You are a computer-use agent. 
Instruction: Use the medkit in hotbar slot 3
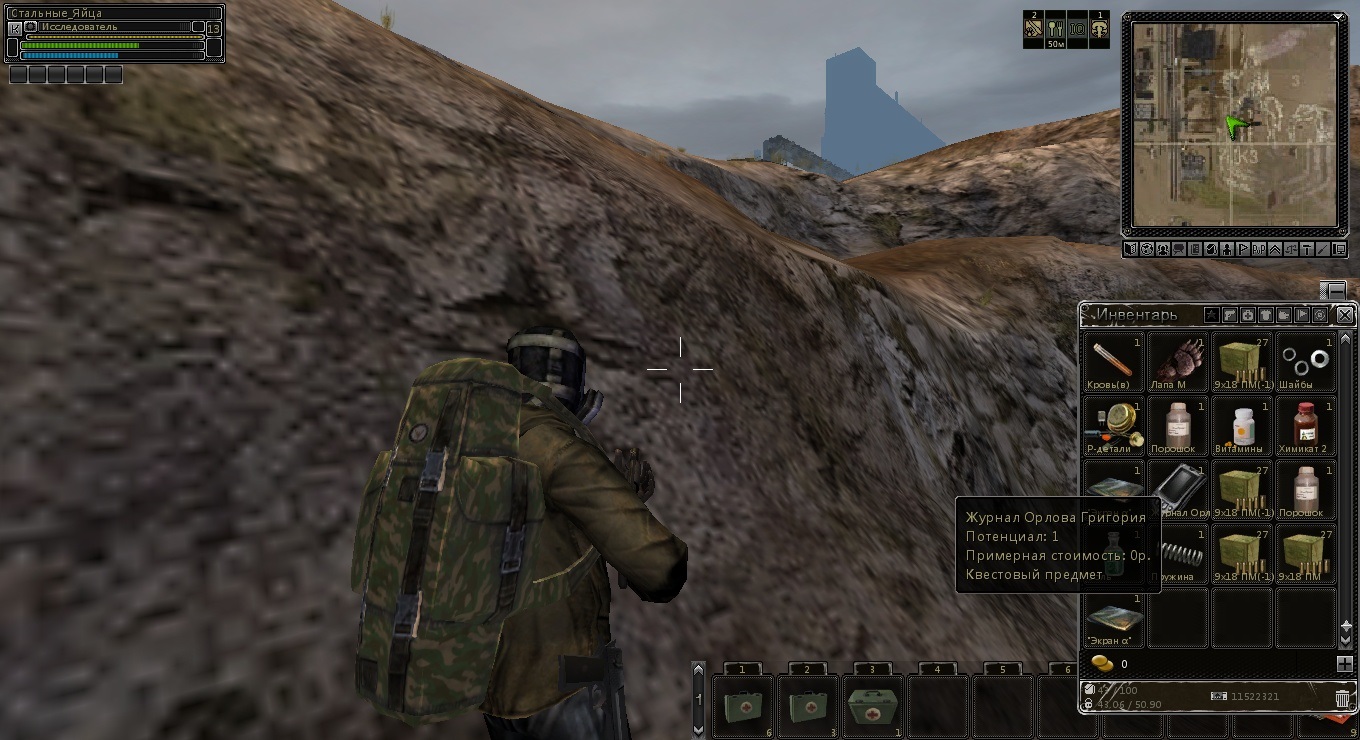872,706
